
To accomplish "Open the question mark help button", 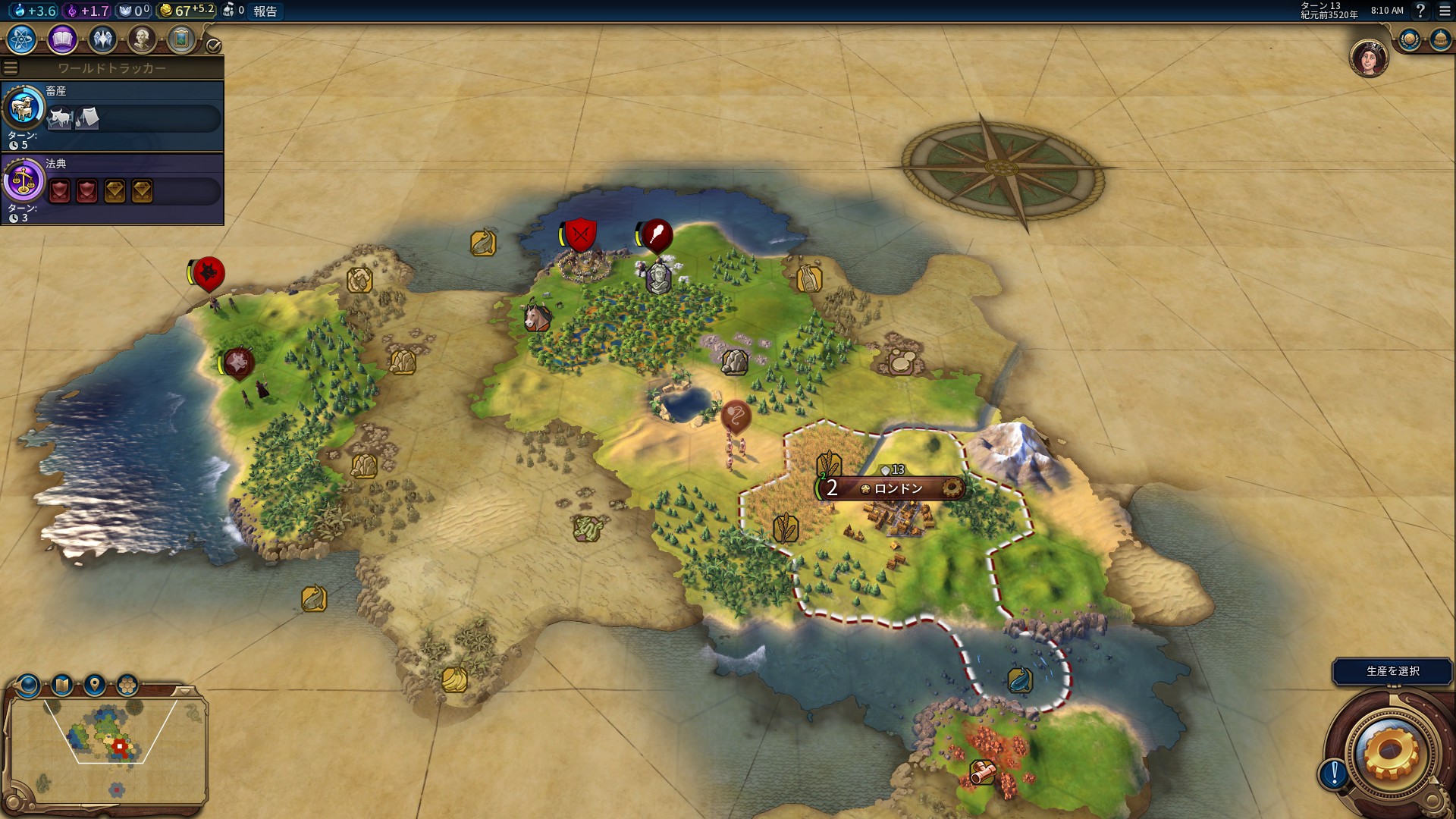I will [1420, 11].
